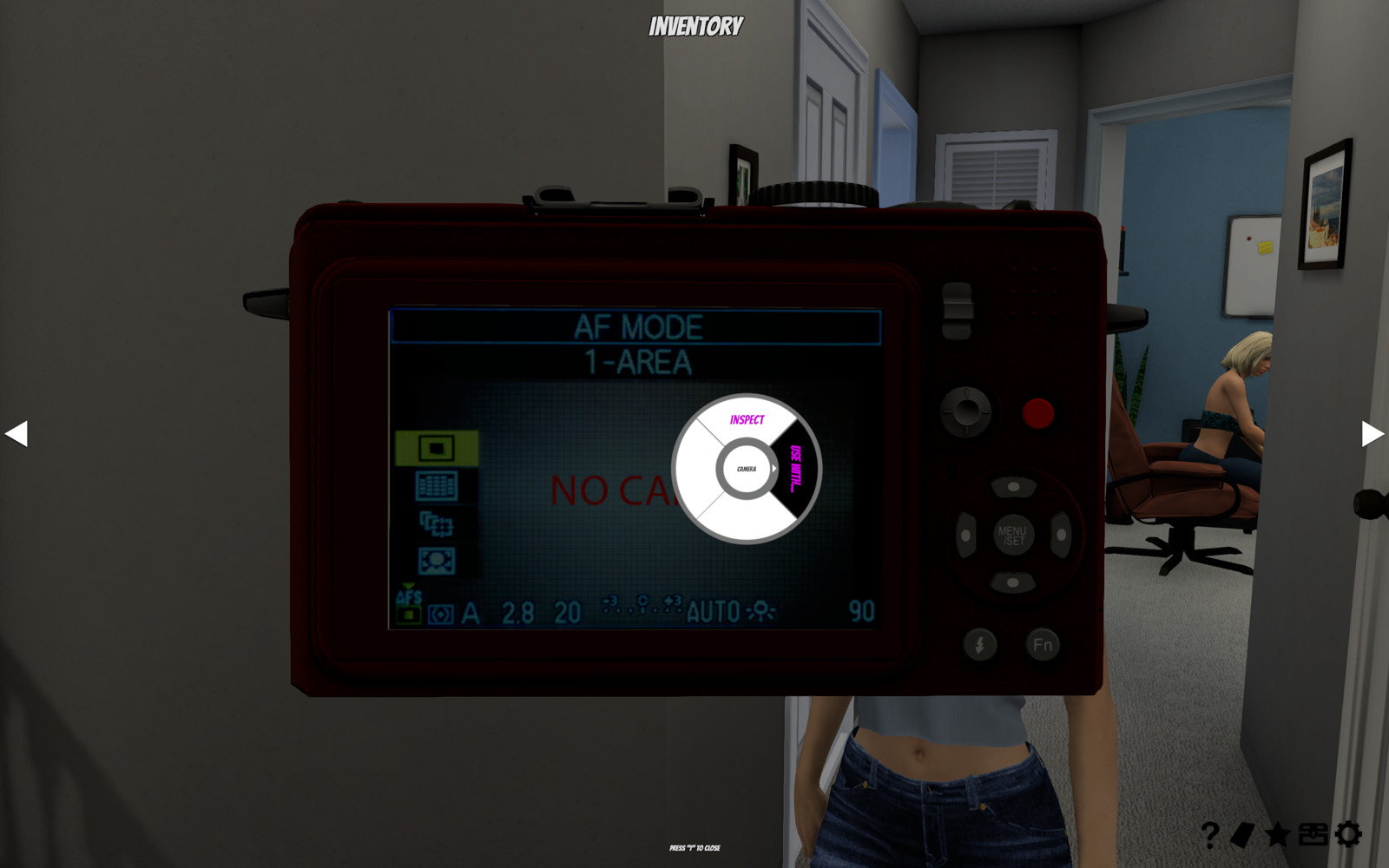Image resolution: width=1389 pixels, height=868 pixels.
Task: Click CAMERA at the radial menu center
Action: [x=745, y=469]
